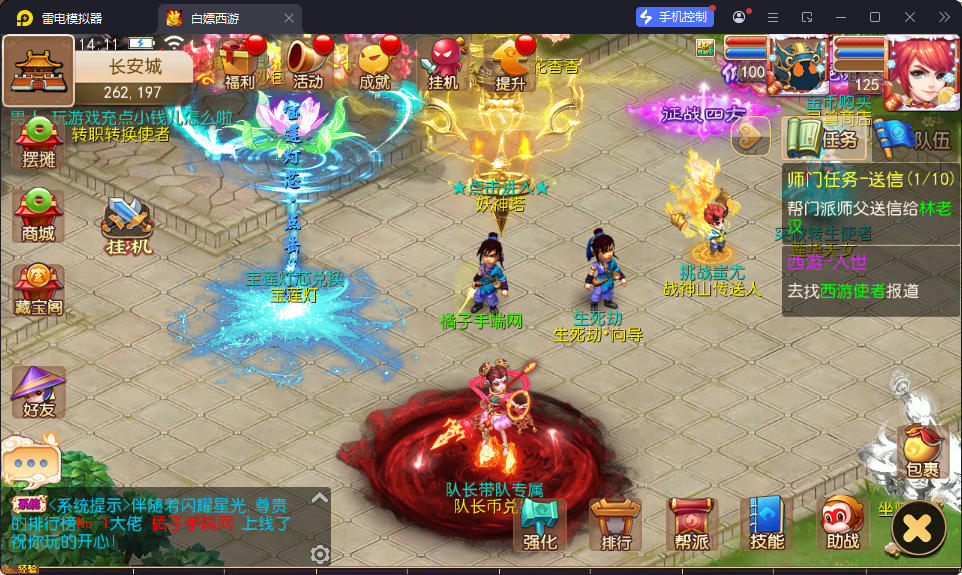Open the 藏宝阁 treasure pavilion

coord(38,290)
